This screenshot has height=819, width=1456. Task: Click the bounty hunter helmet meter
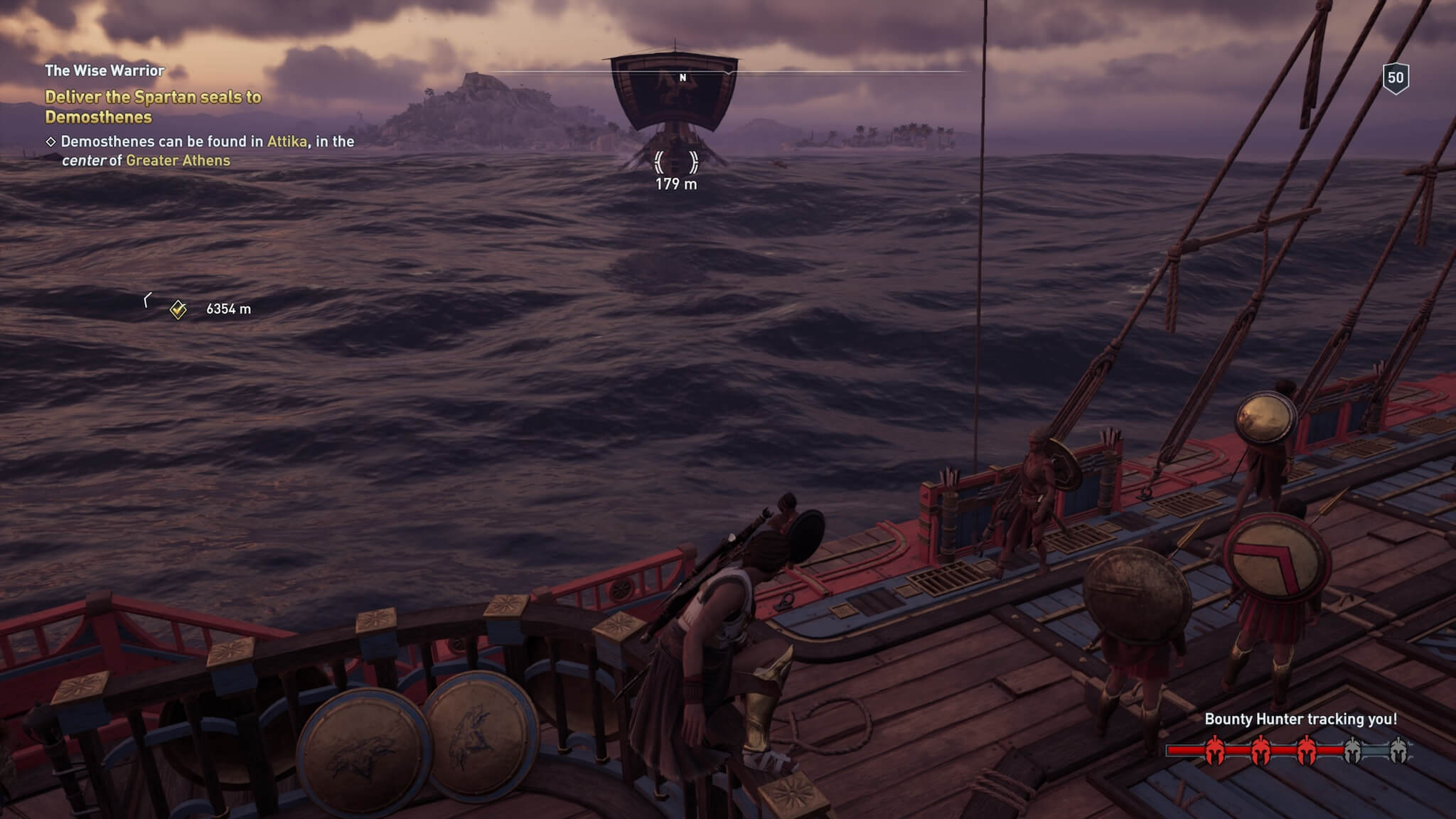1288,751
